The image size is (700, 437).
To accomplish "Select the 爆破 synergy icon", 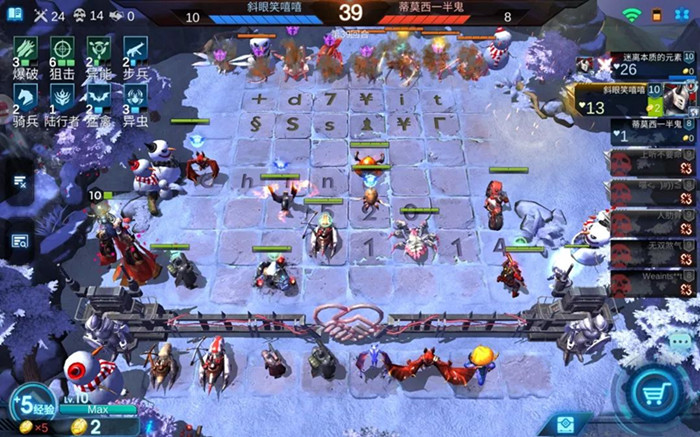I will [x=22, y=52].
